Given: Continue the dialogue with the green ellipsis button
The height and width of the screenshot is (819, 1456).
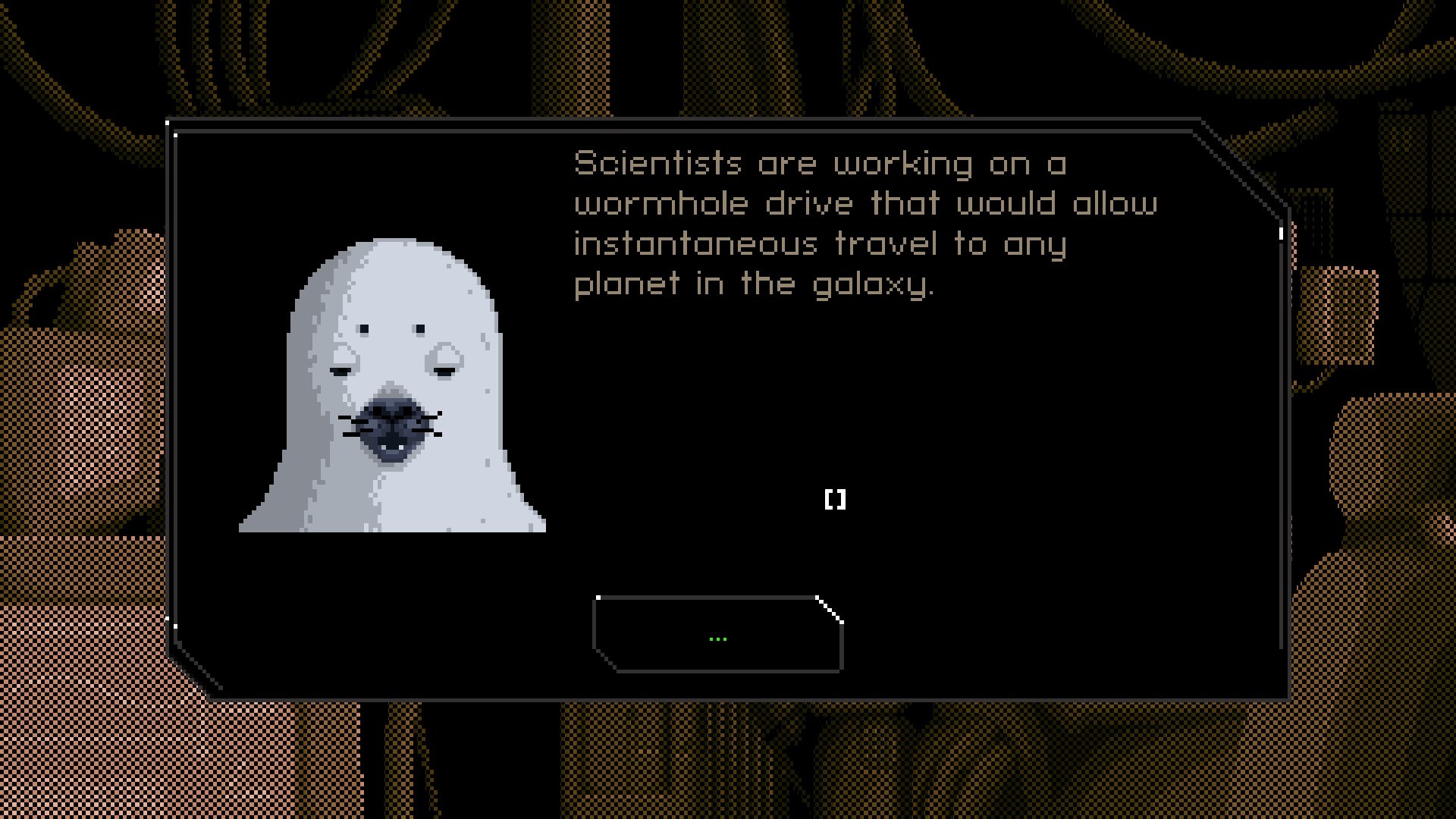Looking at the screenshot, I should click(x=717, y=635).
